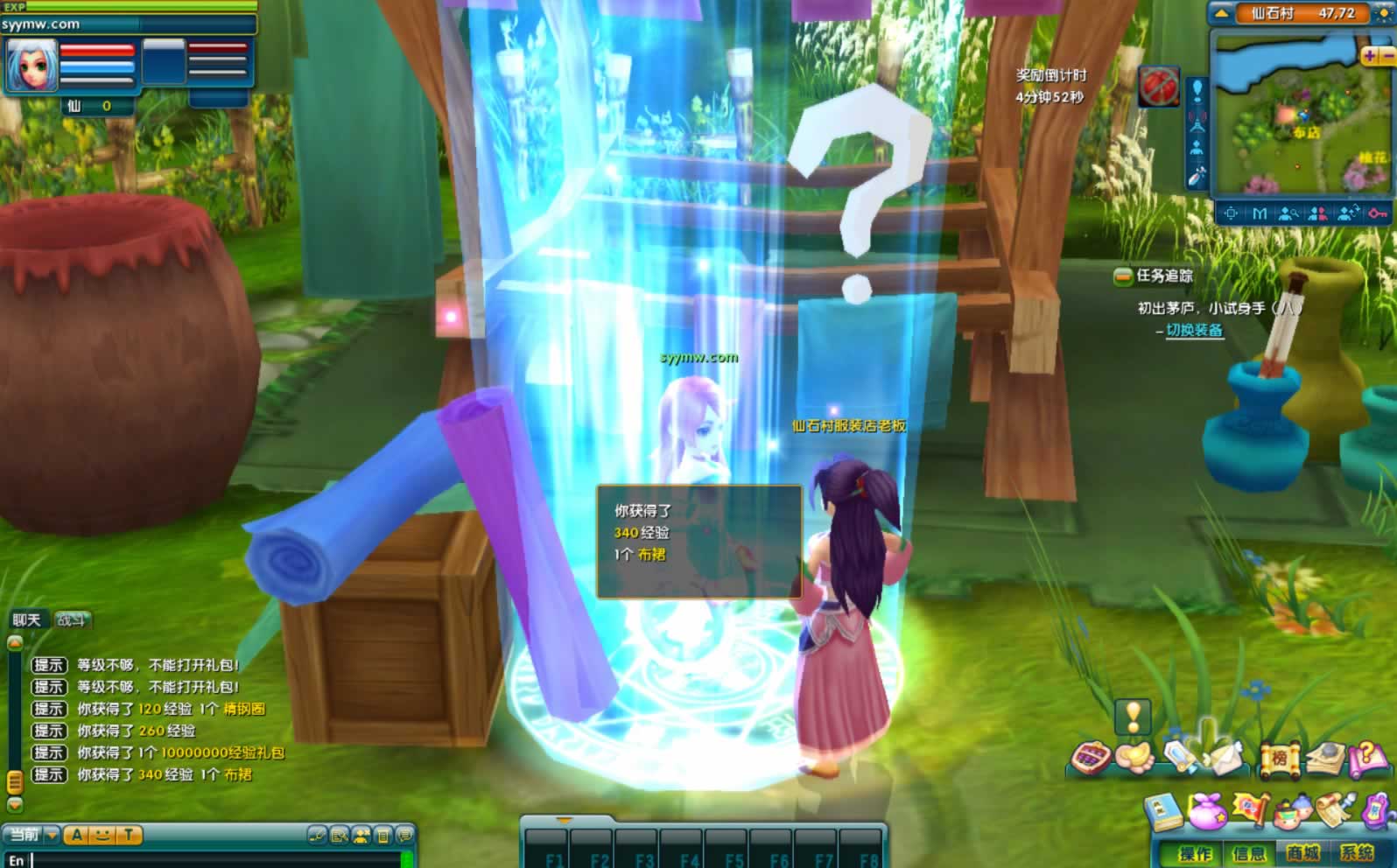Screen dimensions: 1397x868
Task: Open the 榜 ranking scroll
Action: coord(1279,758)
